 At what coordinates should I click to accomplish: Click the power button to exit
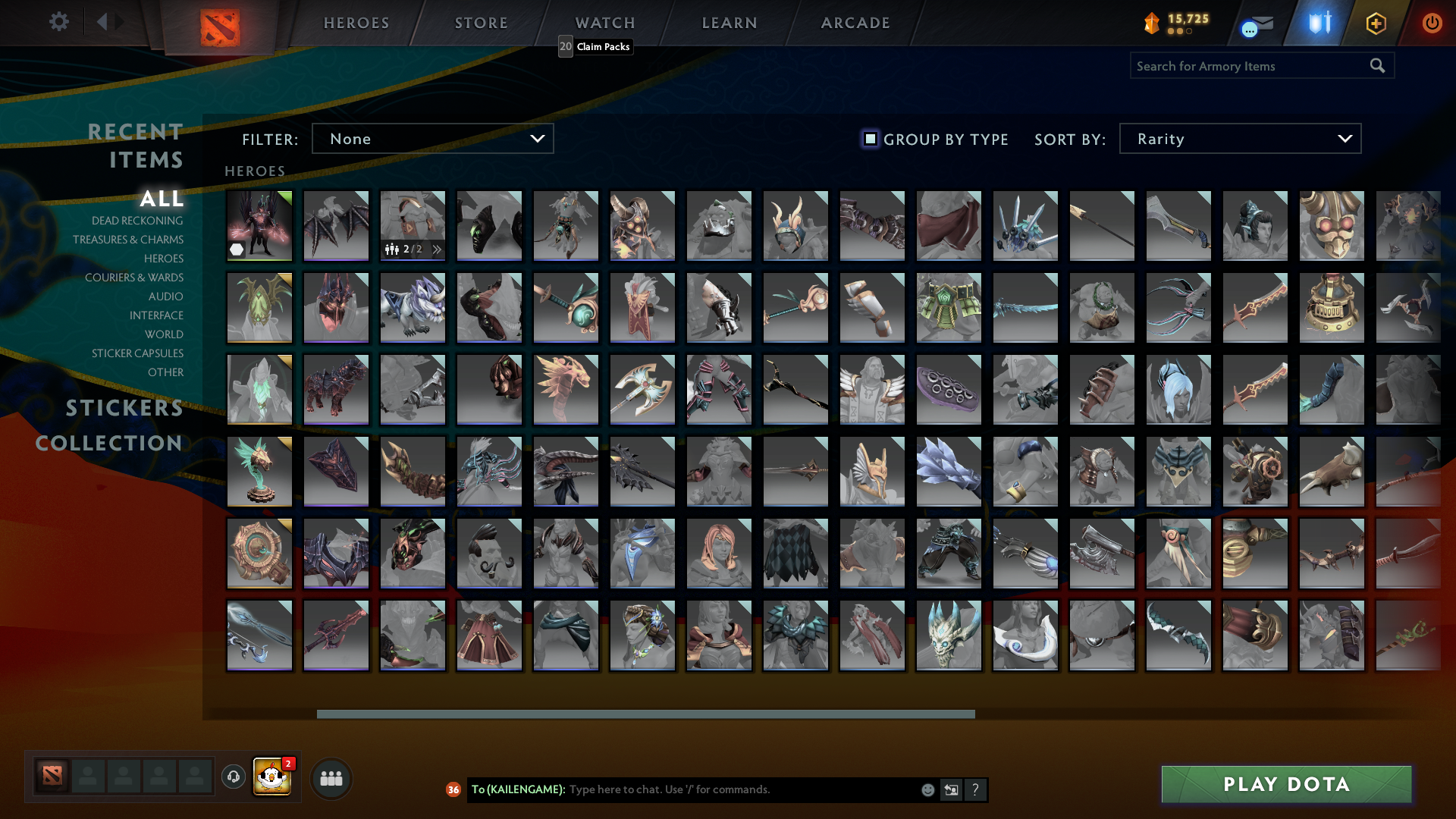tap(1432, 23)
